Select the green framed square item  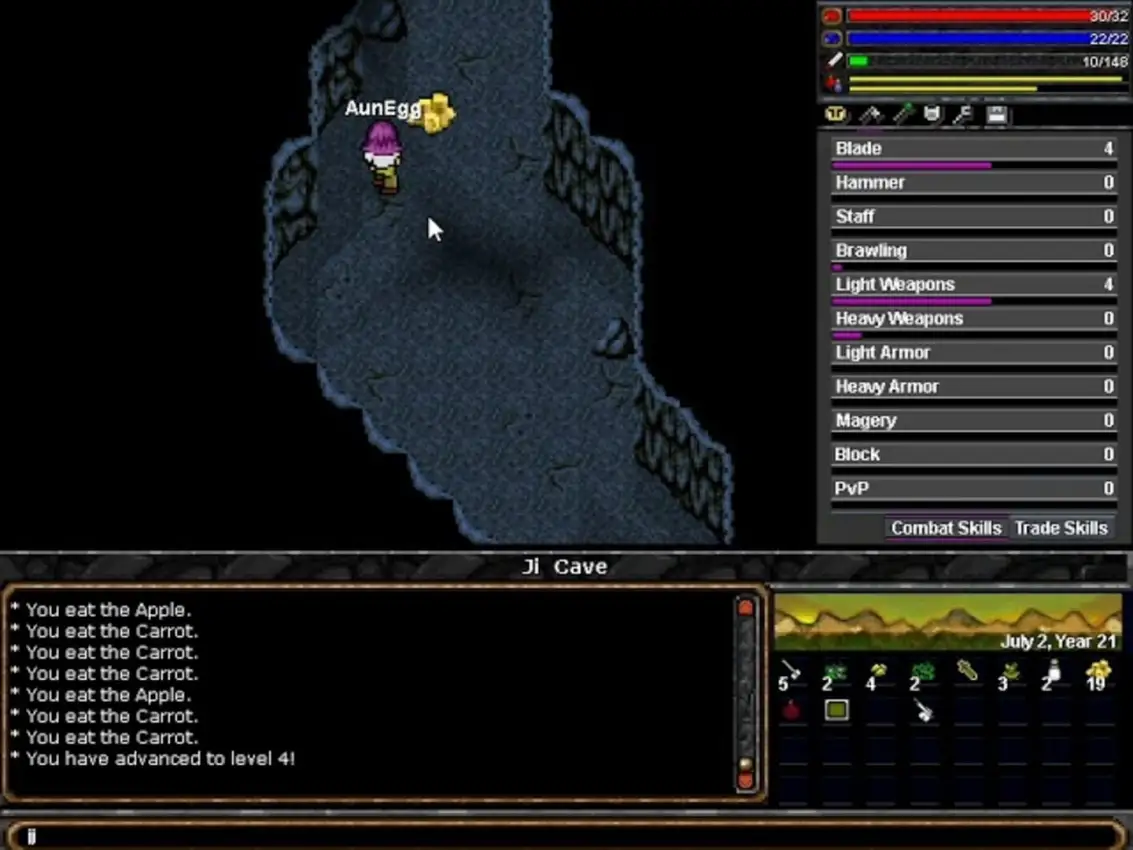pos(837,710)
